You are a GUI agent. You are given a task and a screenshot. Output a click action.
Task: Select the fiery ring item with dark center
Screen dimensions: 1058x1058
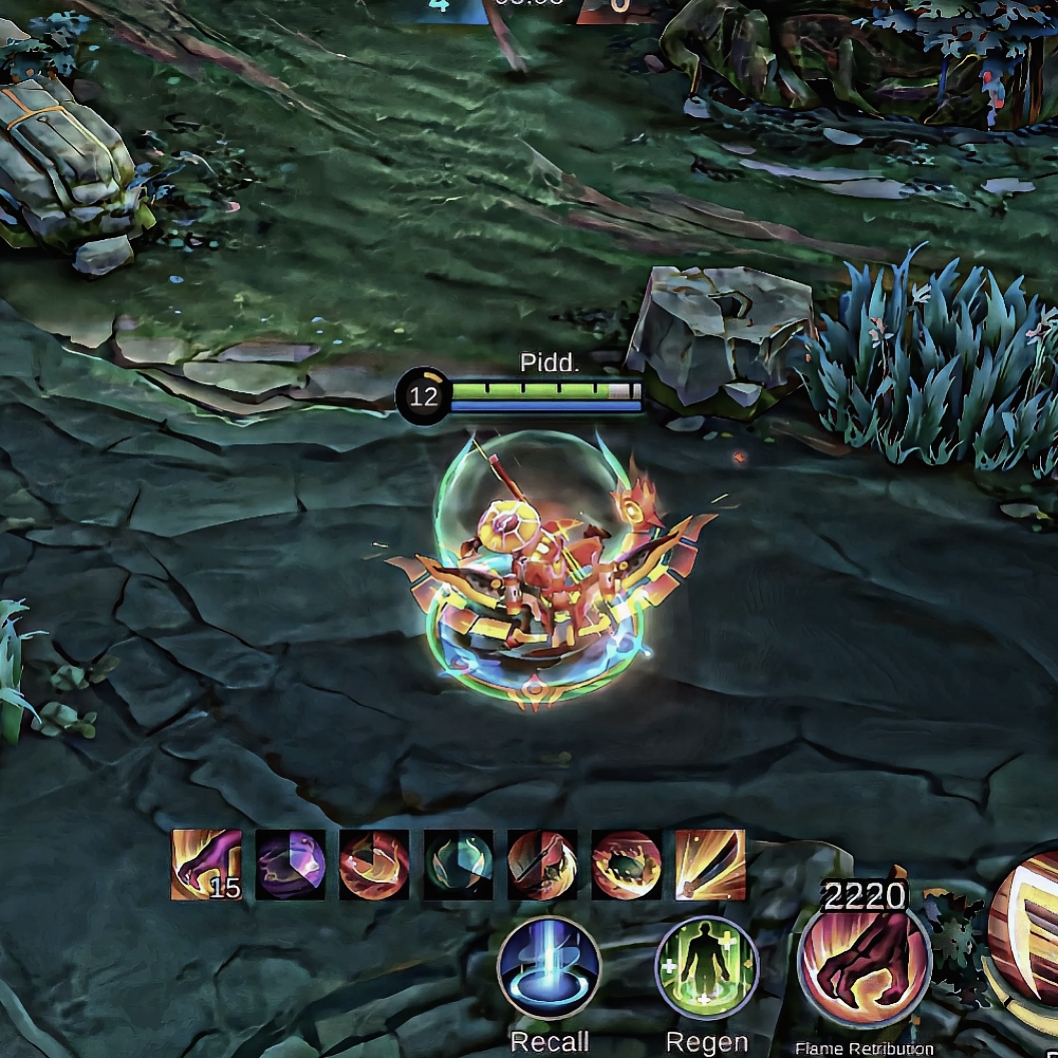[626, 864]
